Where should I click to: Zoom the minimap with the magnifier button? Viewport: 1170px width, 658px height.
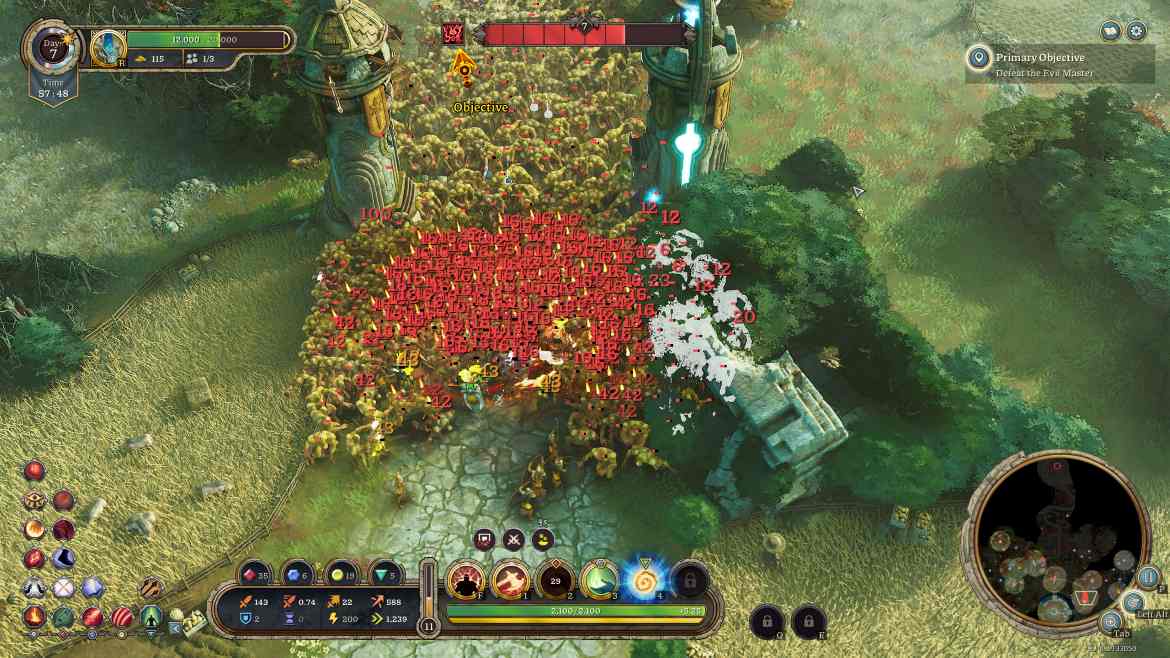tap(1111, 621)
